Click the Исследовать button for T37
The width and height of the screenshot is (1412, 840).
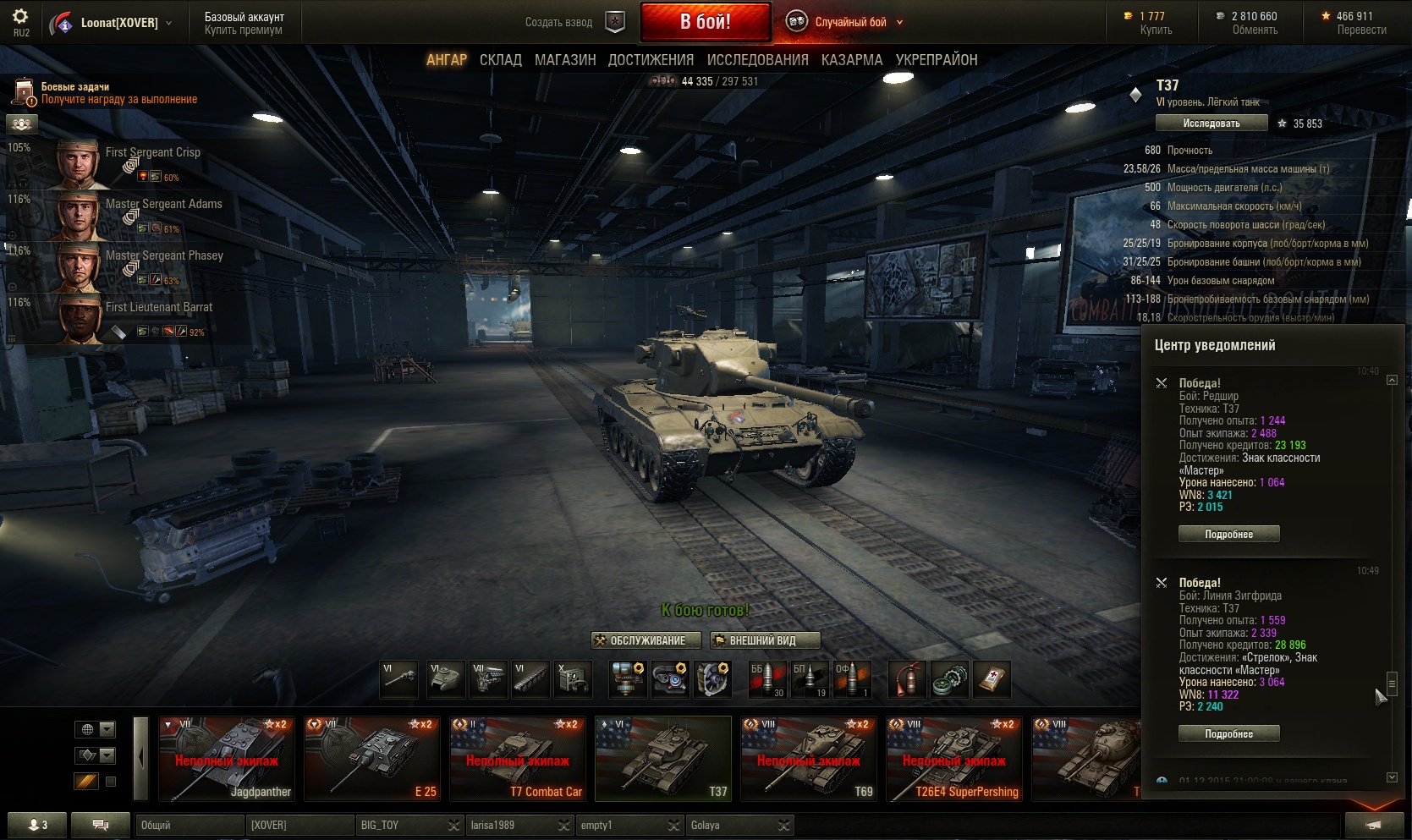[1211, 124]
